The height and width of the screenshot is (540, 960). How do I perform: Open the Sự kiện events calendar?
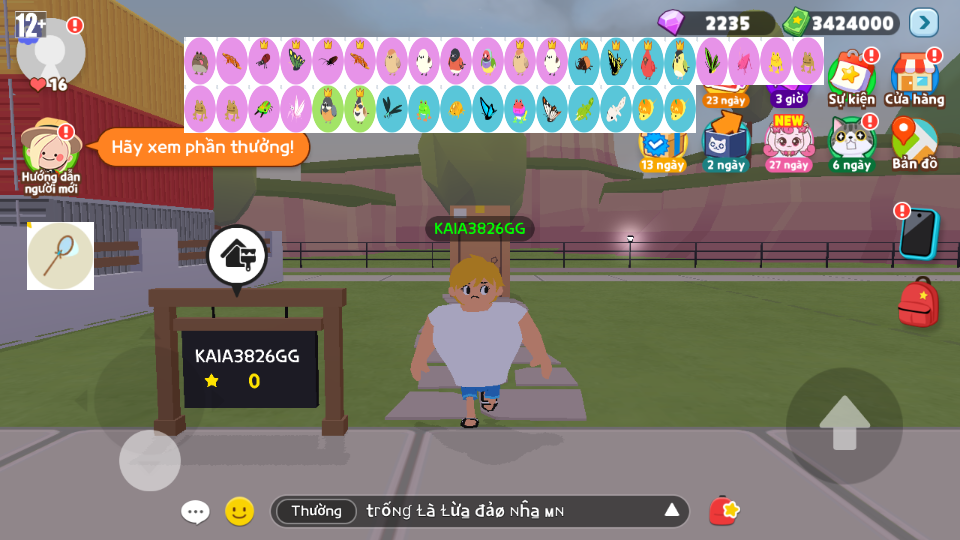coord(851,76)
